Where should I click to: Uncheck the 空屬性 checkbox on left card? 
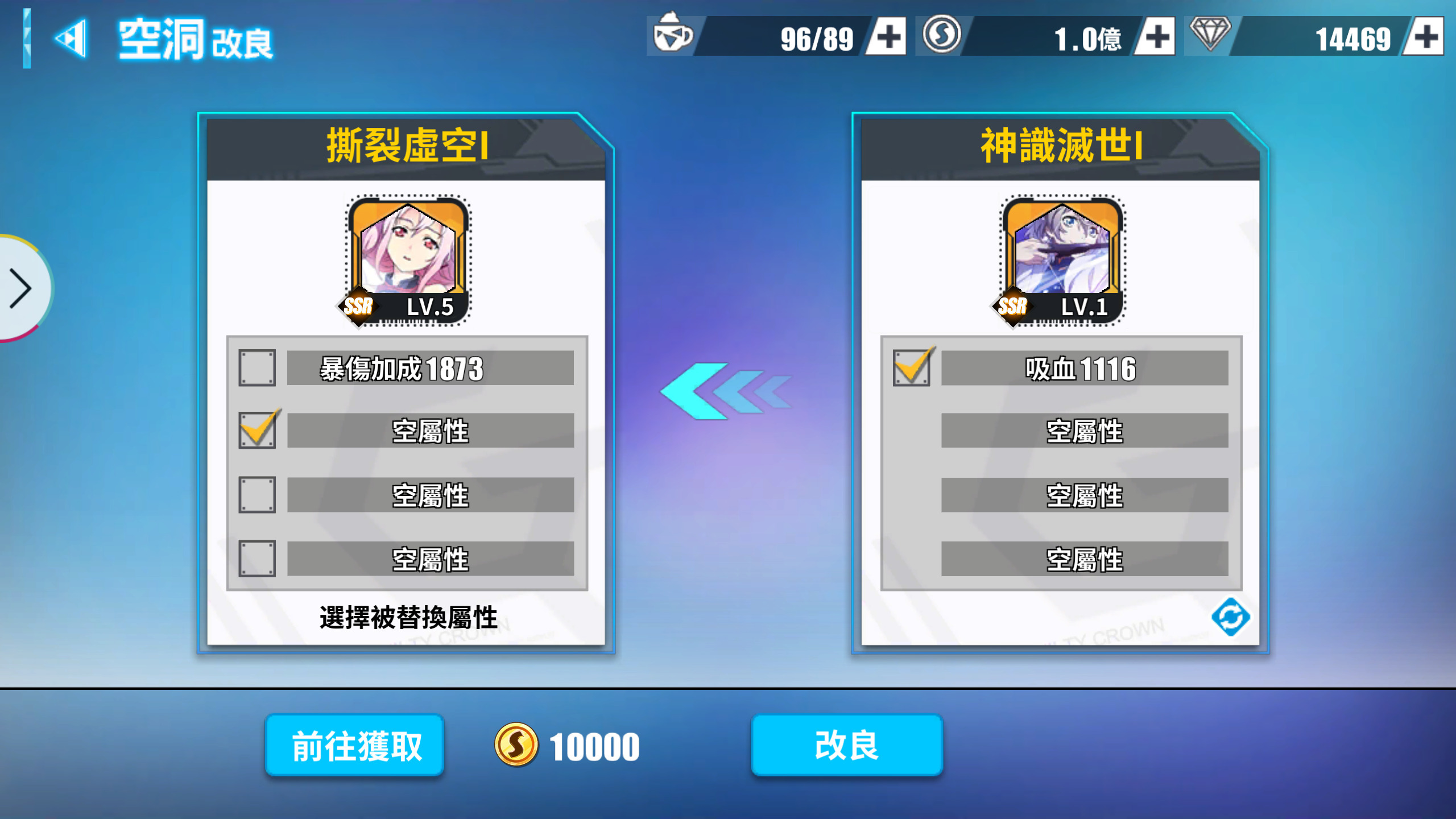click(257, 431)
